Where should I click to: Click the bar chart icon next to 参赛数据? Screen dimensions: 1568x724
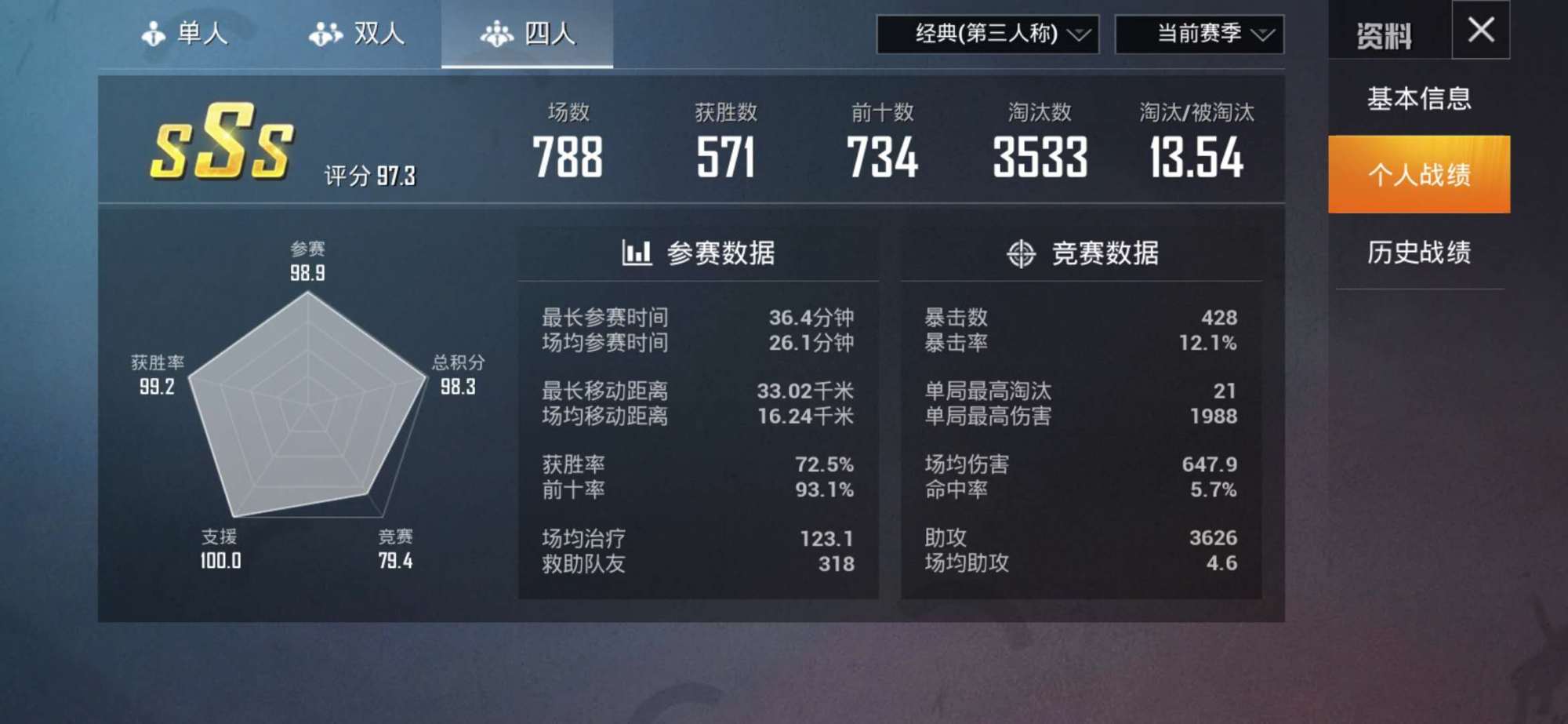636,253
